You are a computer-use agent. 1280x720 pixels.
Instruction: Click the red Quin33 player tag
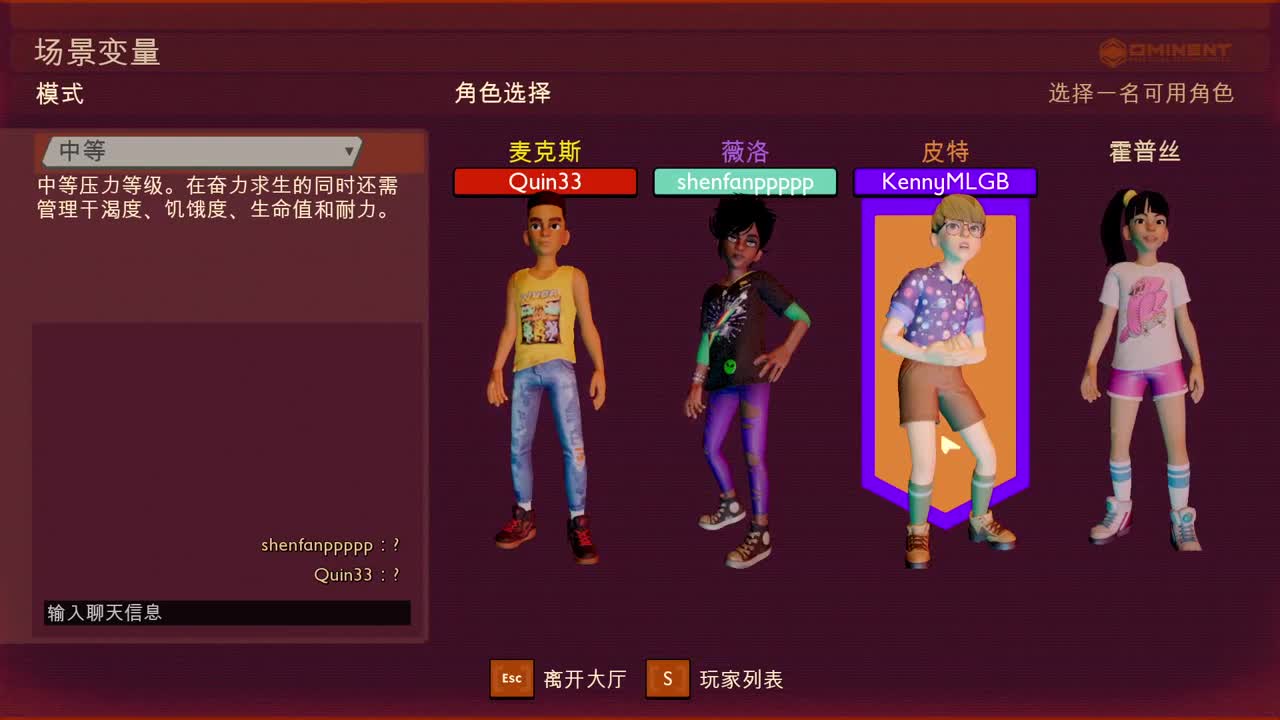[x=545, y=182]
